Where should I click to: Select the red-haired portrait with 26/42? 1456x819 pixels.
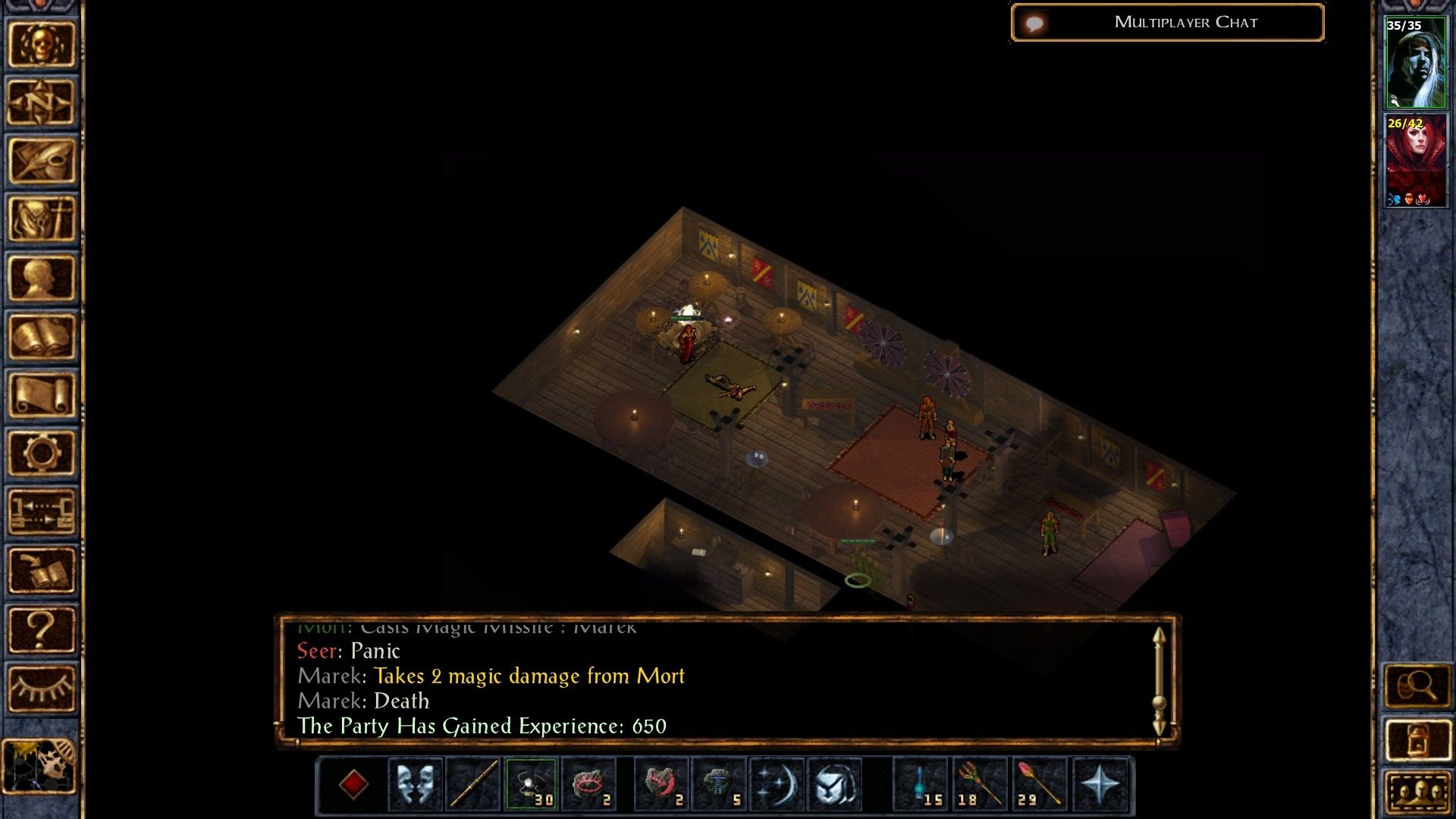pos(1415,161)
